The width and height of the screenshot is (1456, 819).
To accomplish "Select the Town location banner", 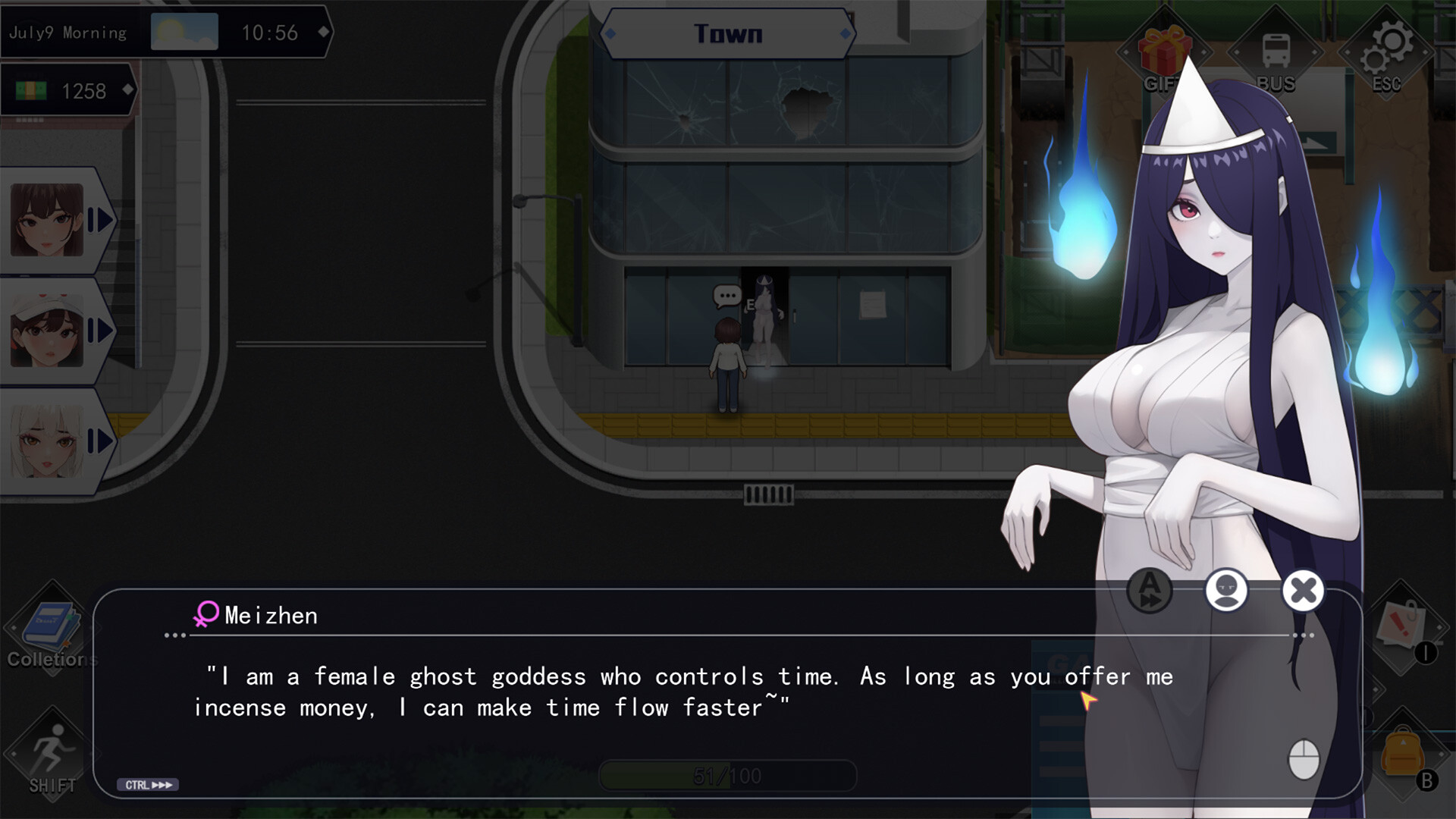I will pos(727,32).
